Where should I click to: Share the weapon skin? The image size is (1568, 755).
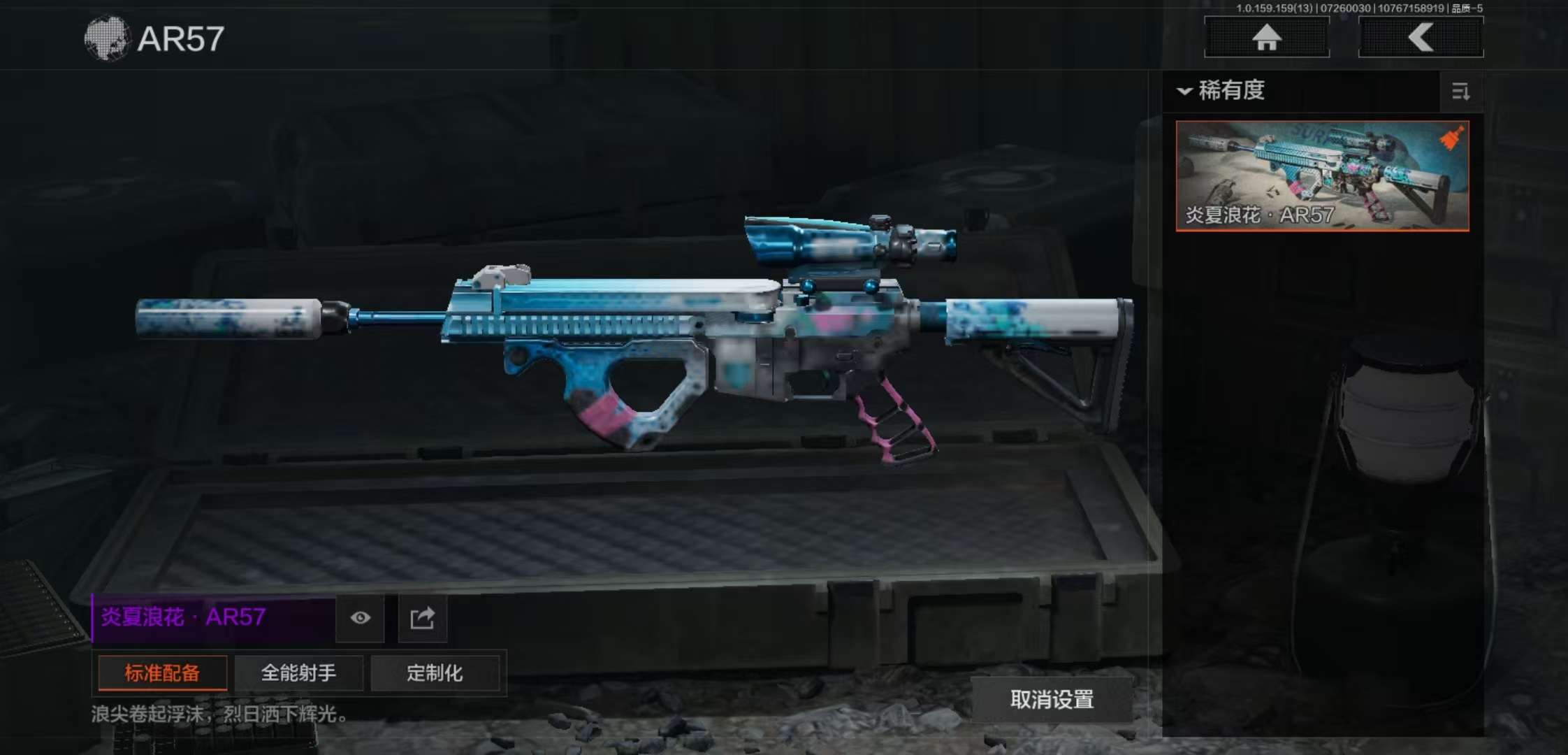coord(422,618)
